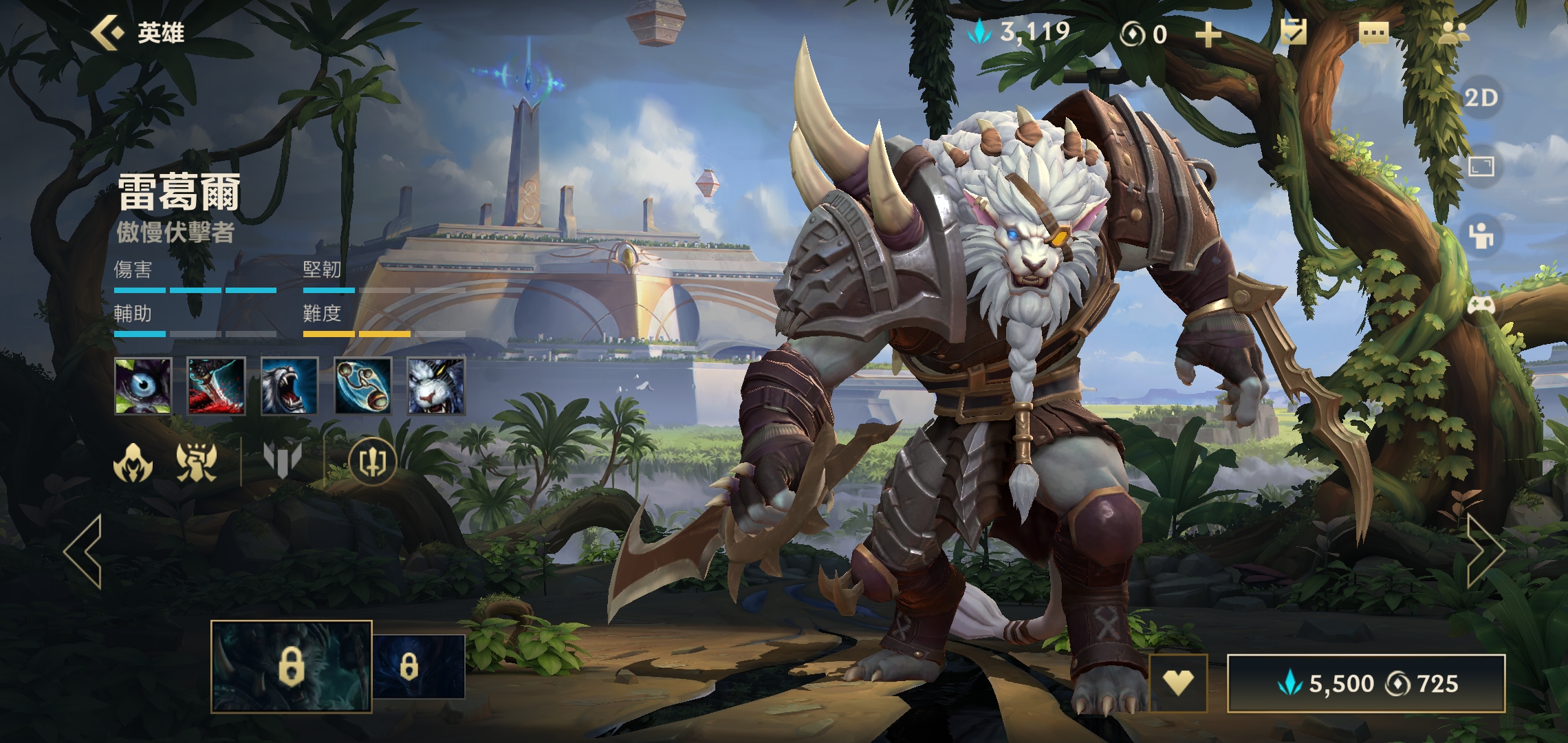
Task: Open the friends list icon
Action: tap(1453, 32)
